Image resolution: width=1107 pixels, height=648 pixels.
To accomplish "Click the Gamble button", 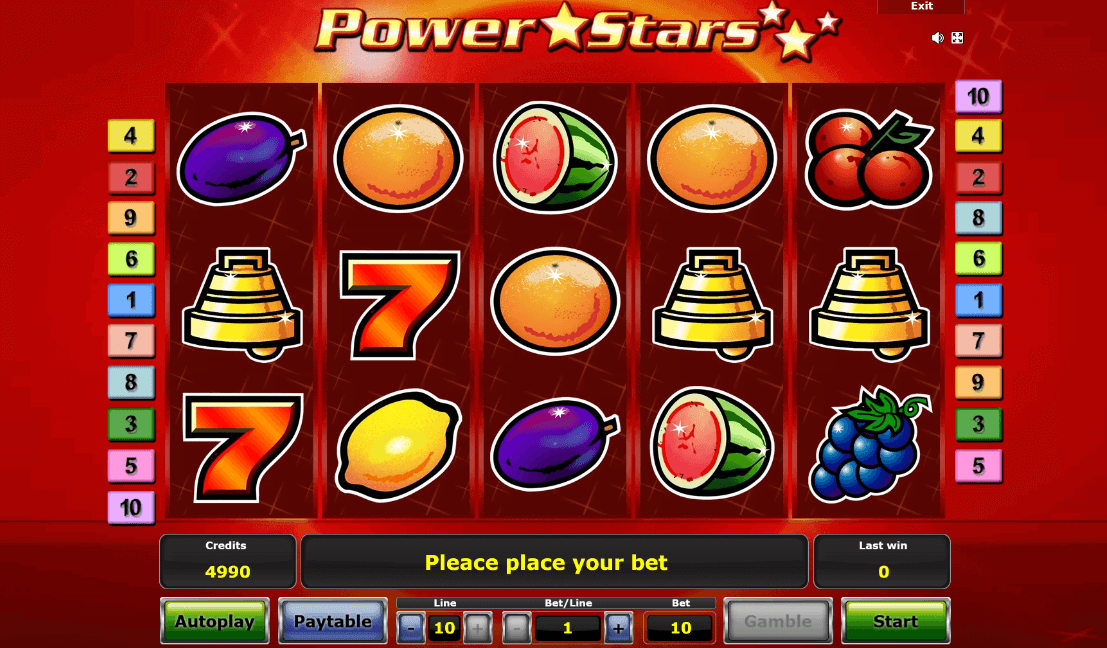I will click(x=777, y=622).
